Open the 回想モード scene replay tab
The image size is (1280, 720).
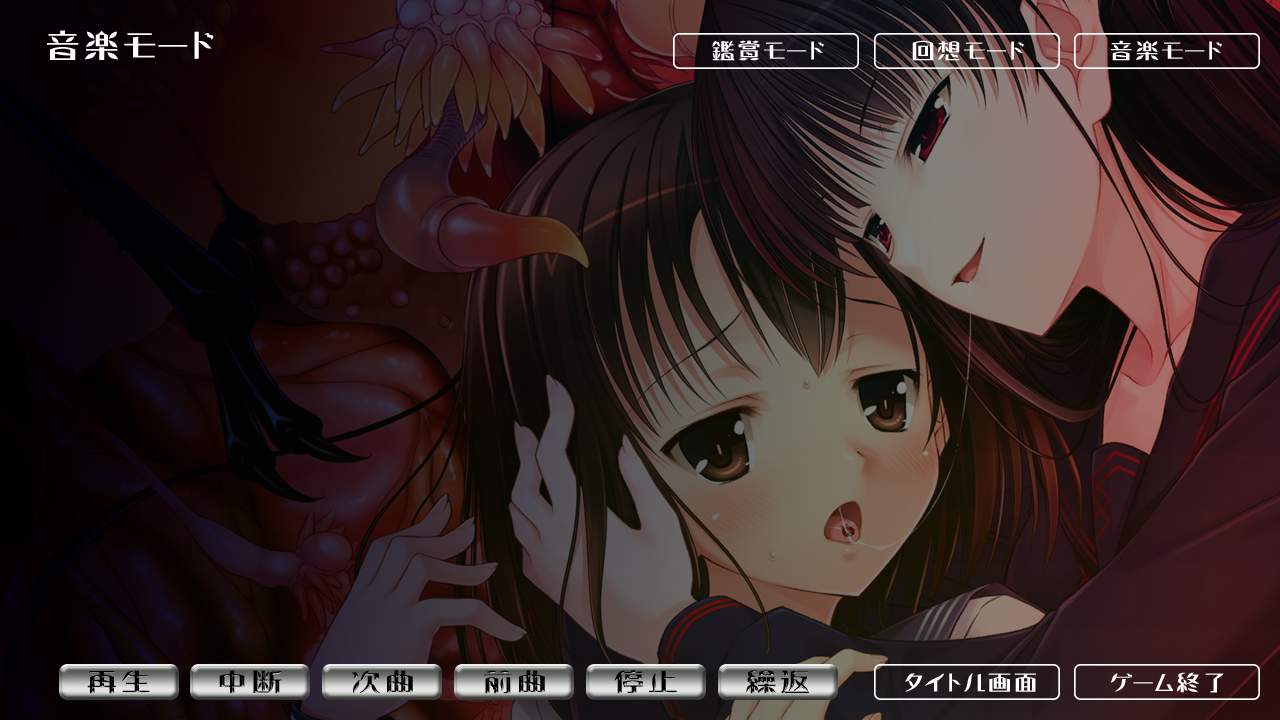(966, 51)
